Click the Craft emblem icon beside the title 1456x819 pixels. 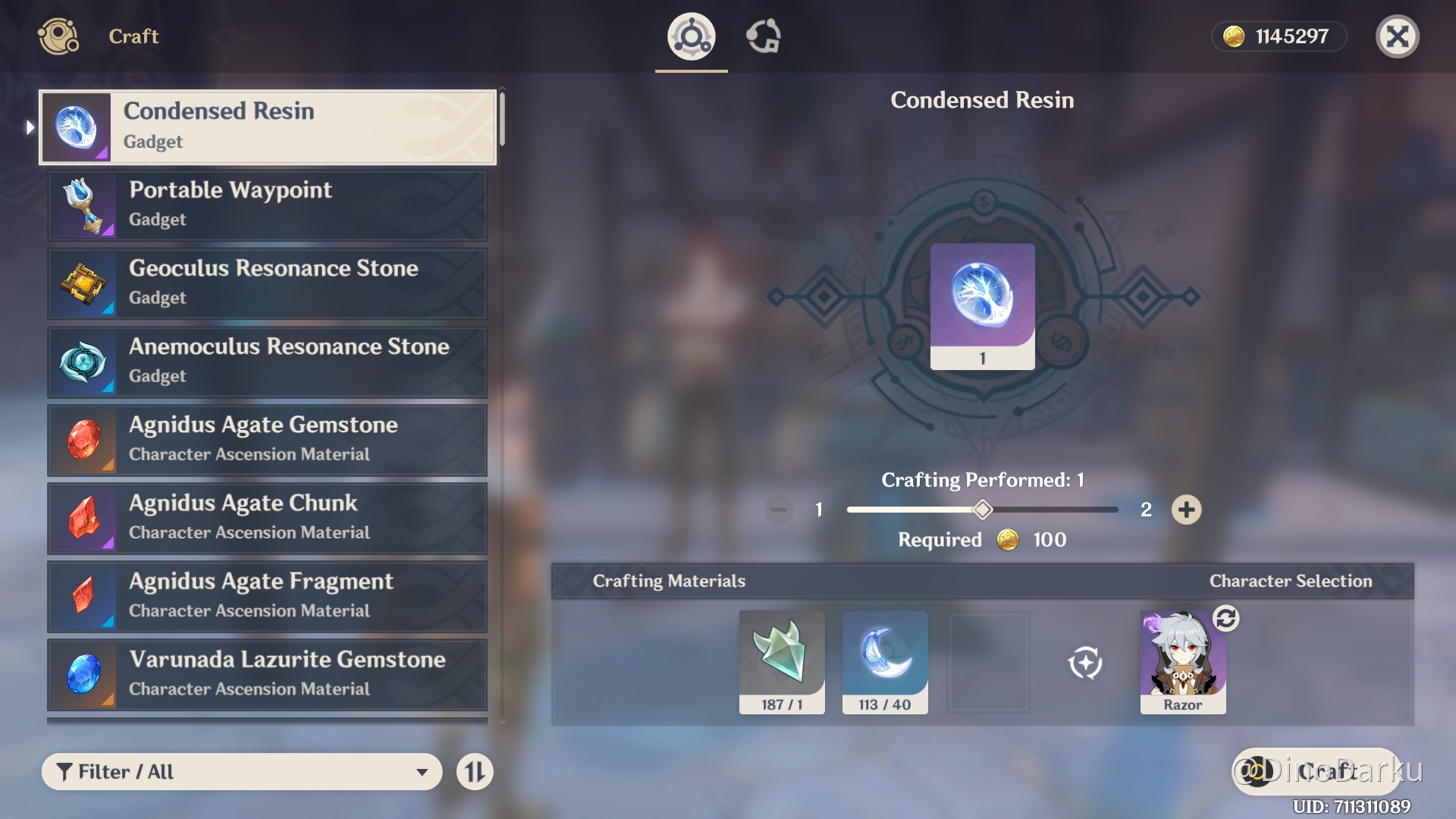pyautogui.click(x=58, y=36)
